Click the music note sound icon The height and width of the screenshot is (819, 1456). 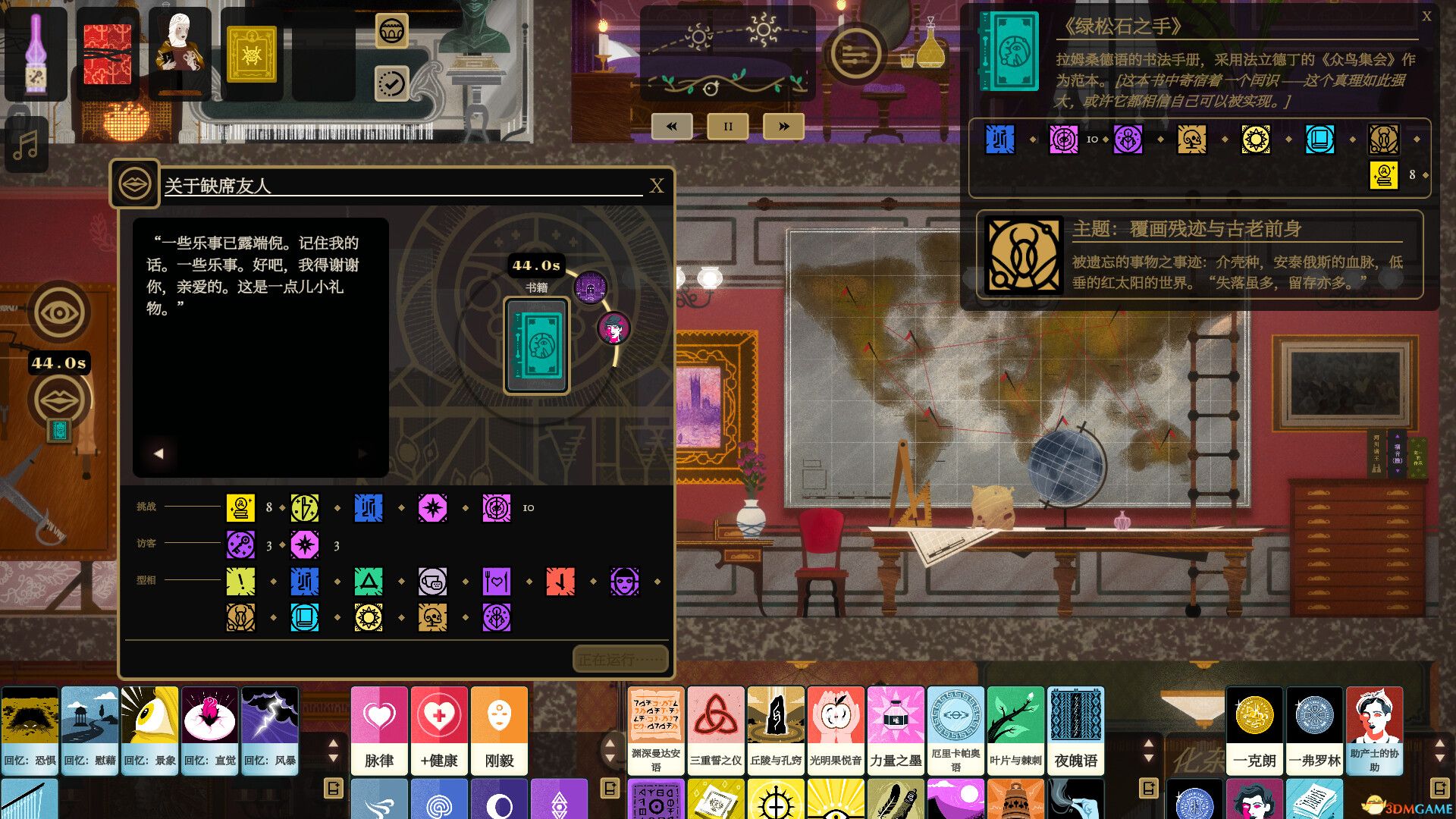click(28, 144)
